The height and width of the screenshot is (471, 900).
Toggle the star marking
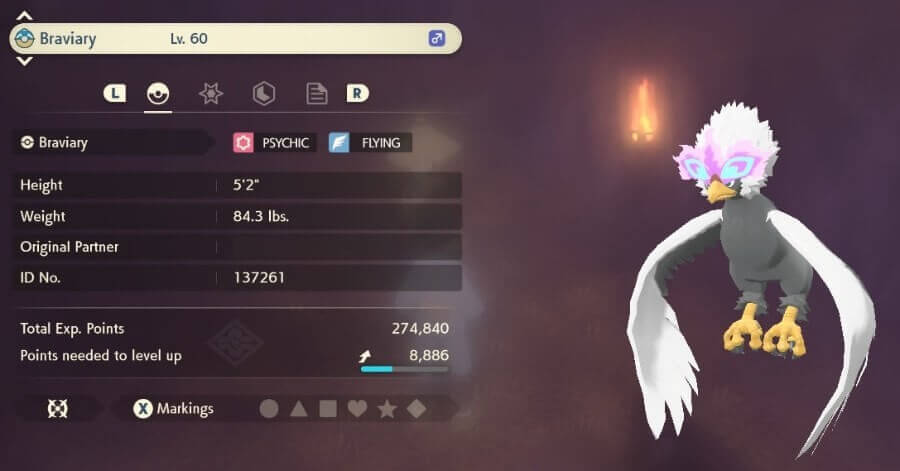(x=387, y=408)
